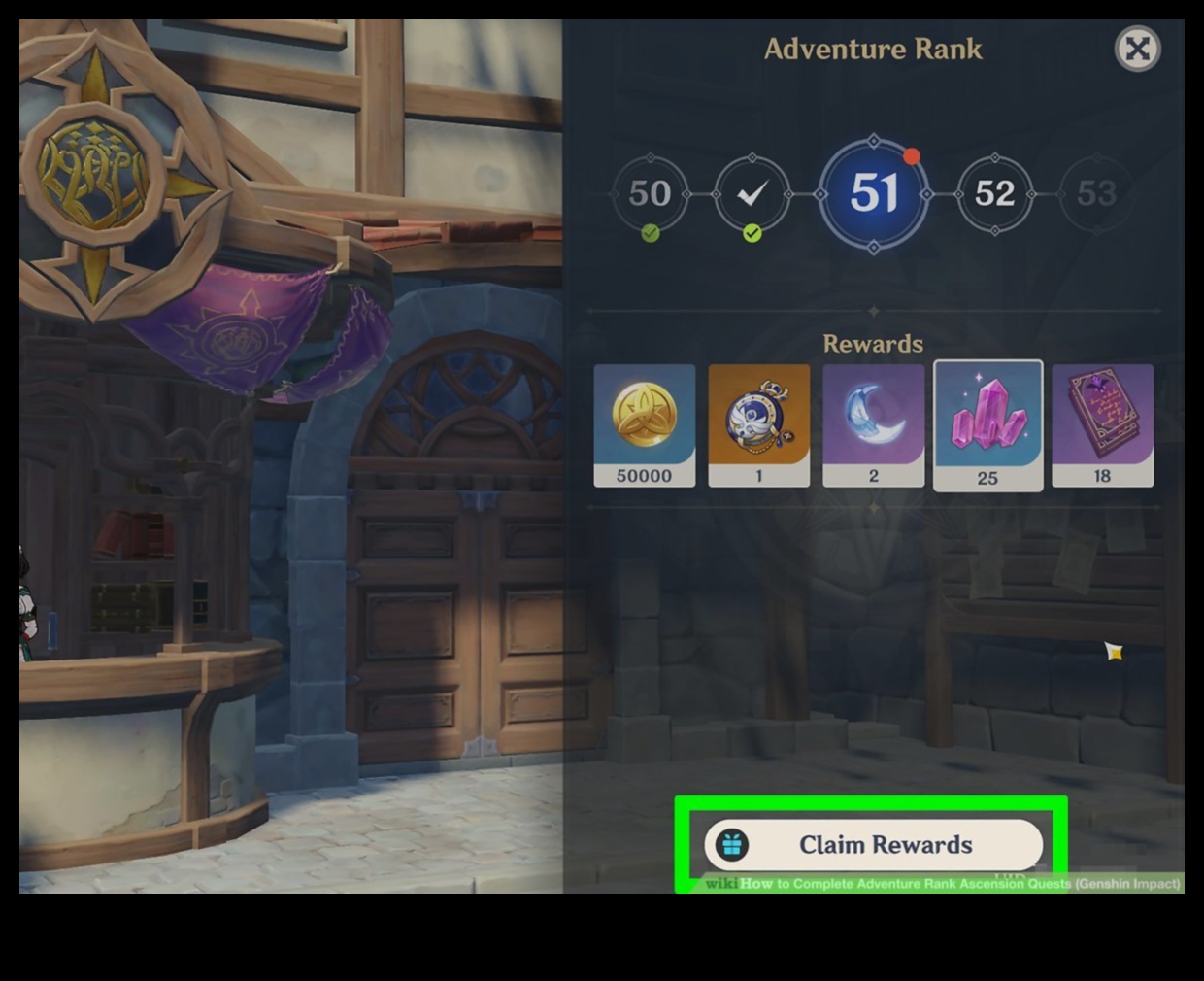Inspect the pink crystal reward

(987, 425)
